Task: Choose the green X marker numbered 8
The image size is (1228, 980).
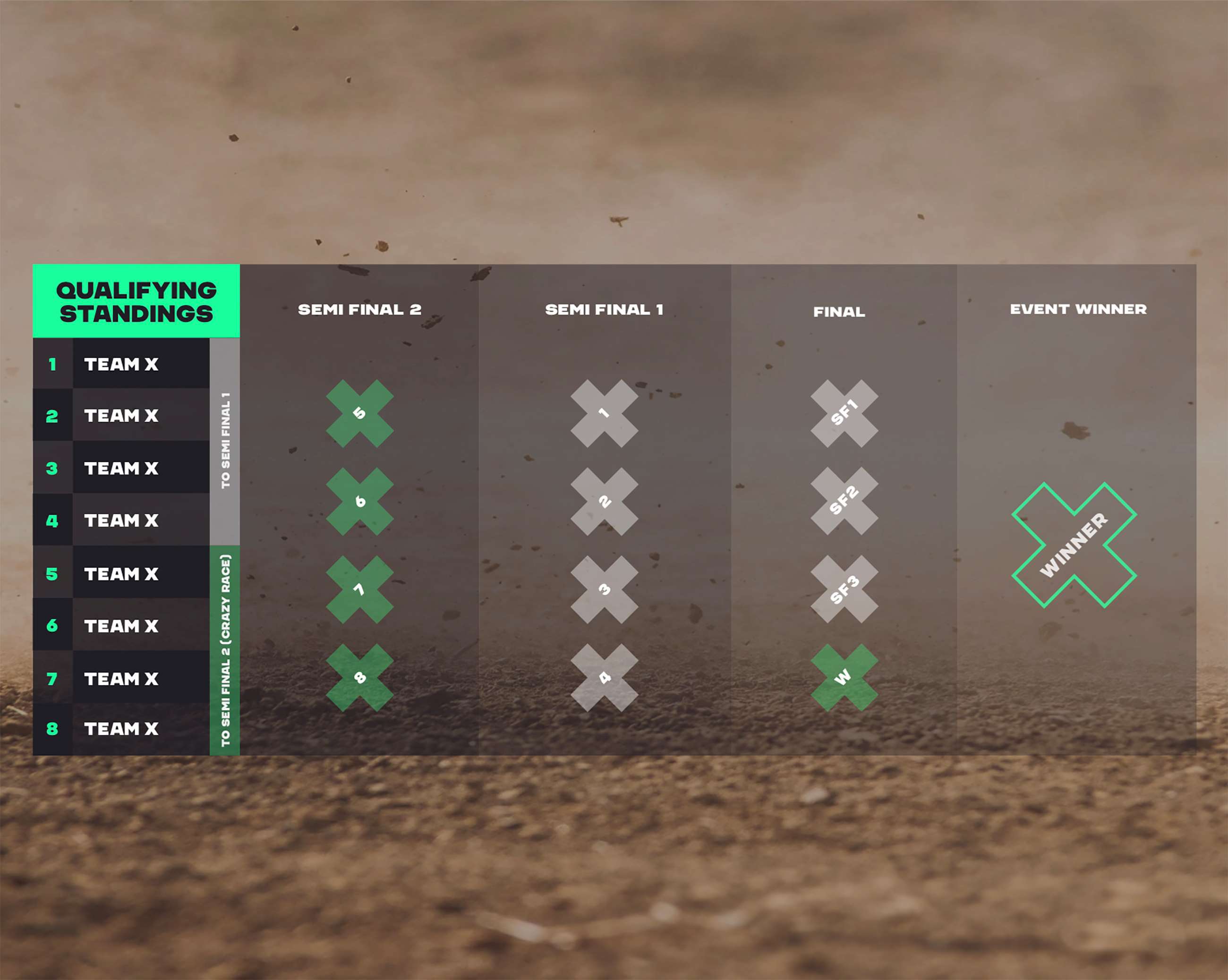Action: tap(359, 677)
